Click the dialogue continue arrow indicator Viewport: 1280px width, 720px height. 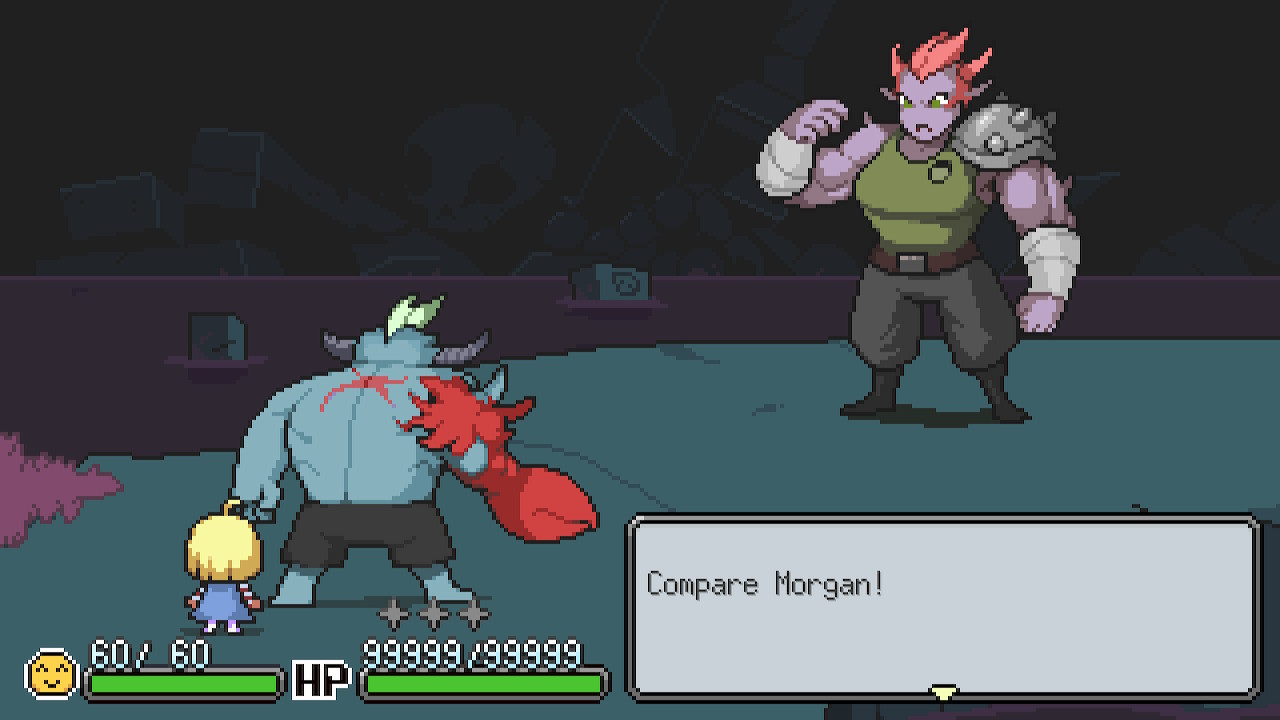[x=943, y=692]
